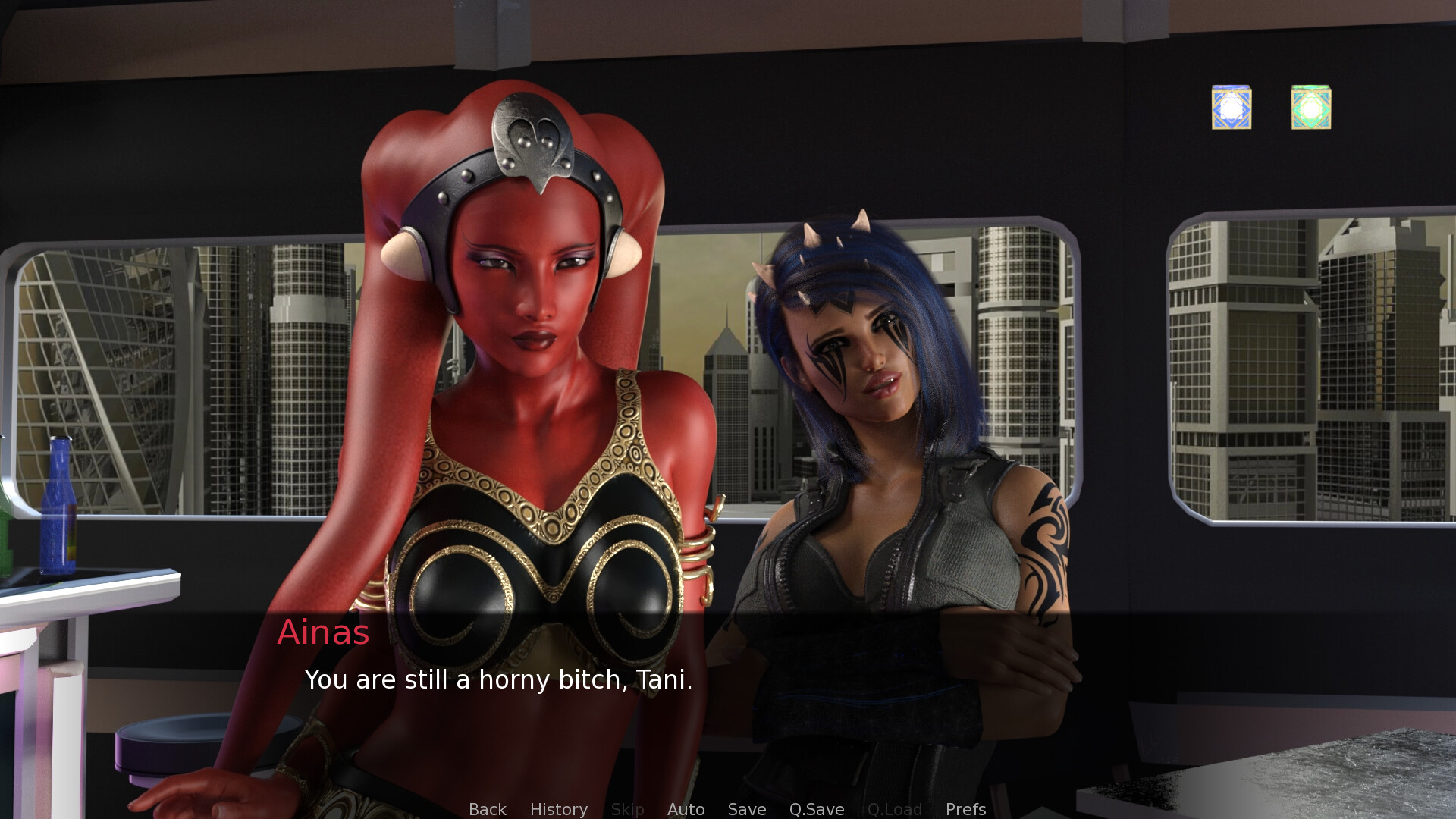Open the Prefs settings menu

965,809
